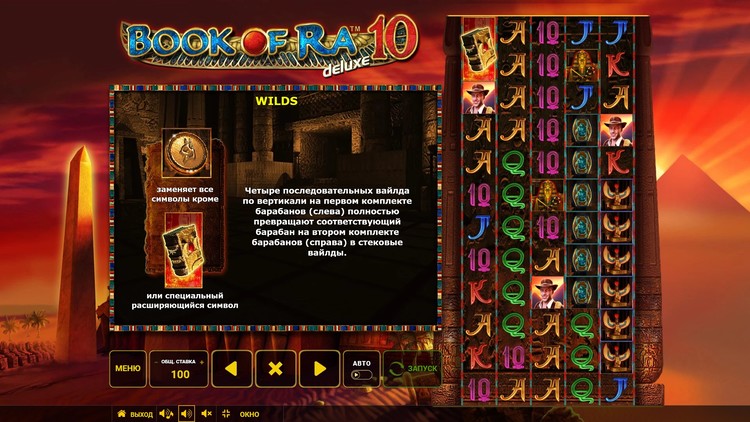
Task: Select sound with music icon
Action: click(x=166, y=413)
